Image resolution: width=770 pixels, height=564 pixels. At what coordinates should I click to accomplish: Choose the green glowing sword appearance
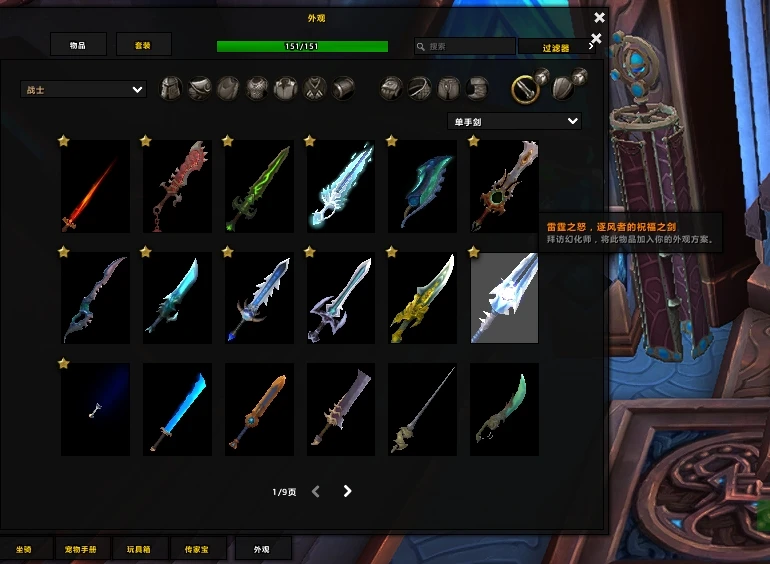pos(259,186)
